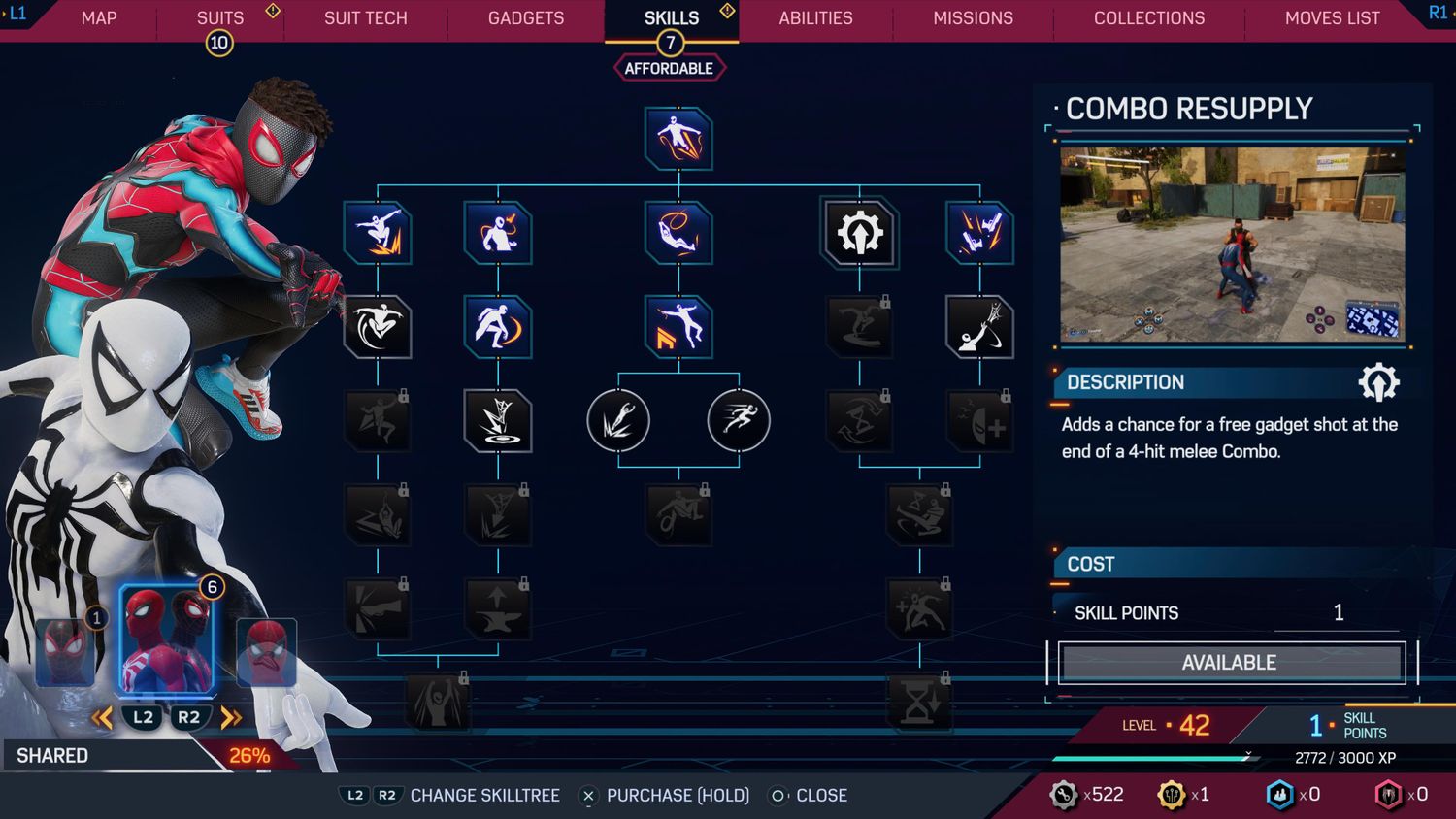The image size is (1456, 819).
Task: Select the web-swing loop skill node
Action: 678,234
